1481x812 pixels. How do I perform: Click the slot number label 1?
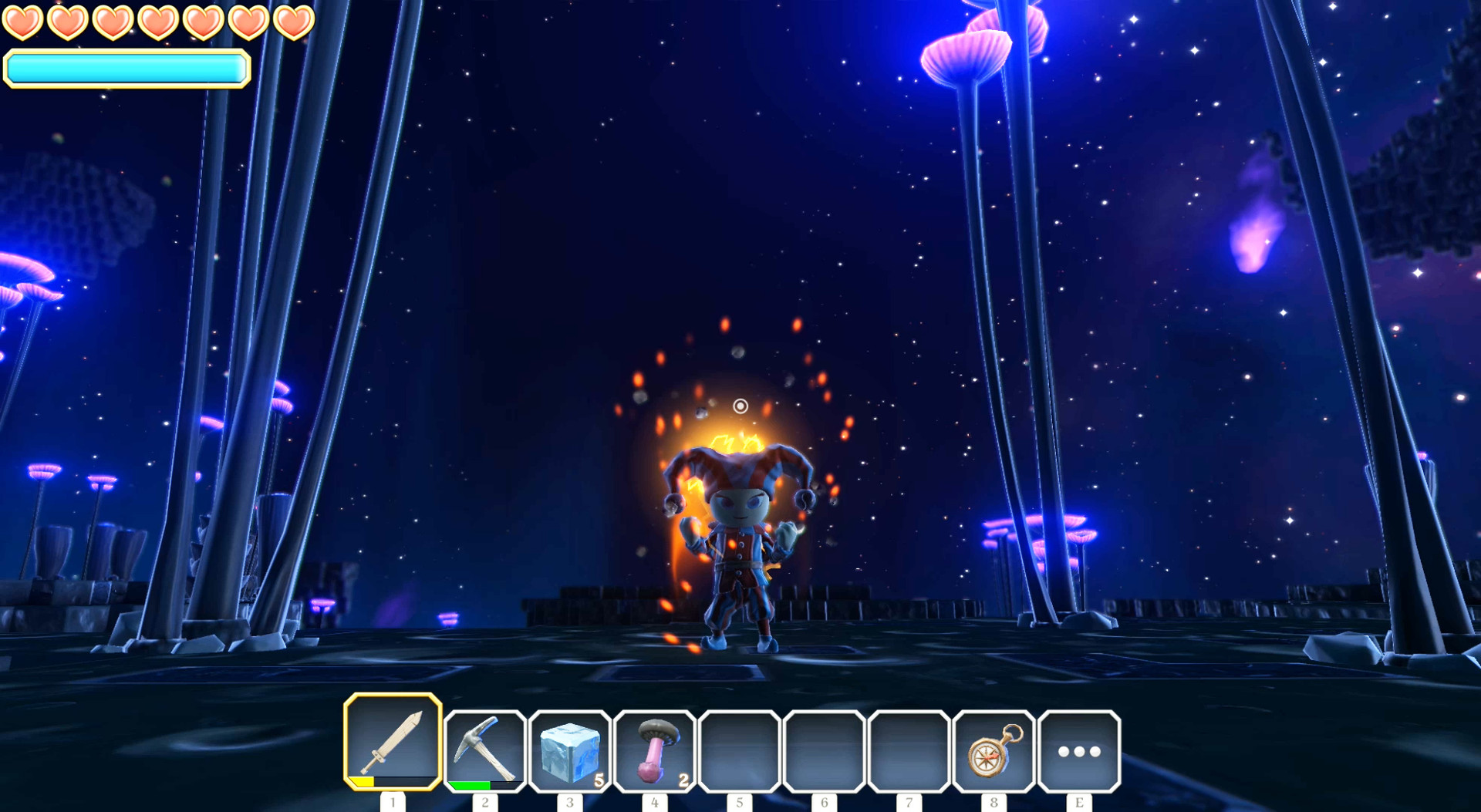pos(393,800)
